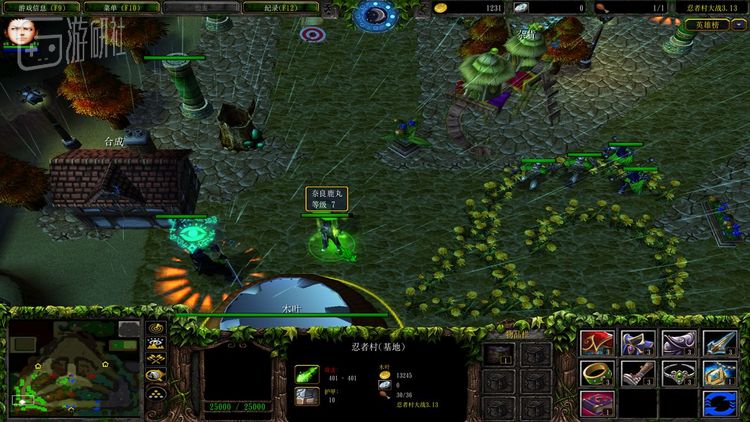The width and height of the screenshot is (750, 422).
Task: Click the blue swirling arrows refresh icon
Action: pos(718,404)
